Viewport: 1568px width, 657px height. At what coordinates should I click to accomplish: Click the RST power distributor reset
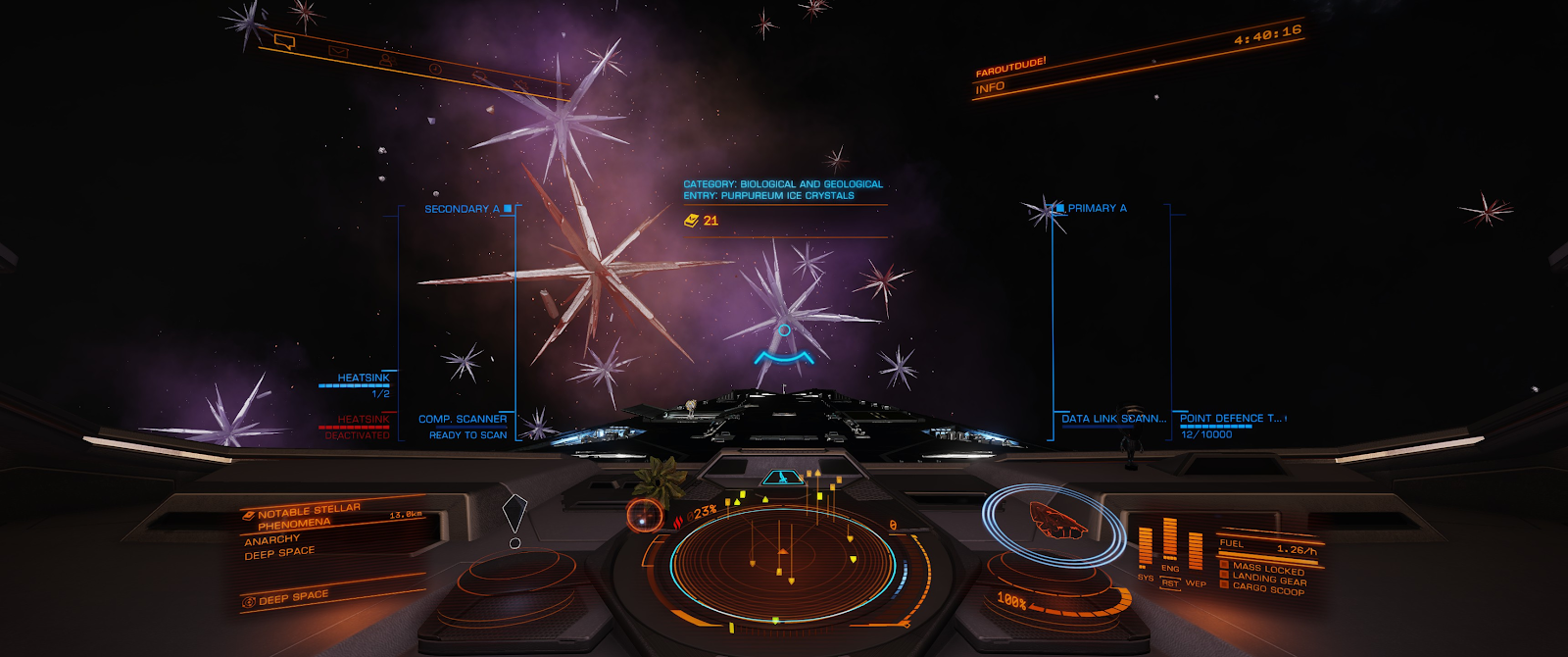point(1170,582)
